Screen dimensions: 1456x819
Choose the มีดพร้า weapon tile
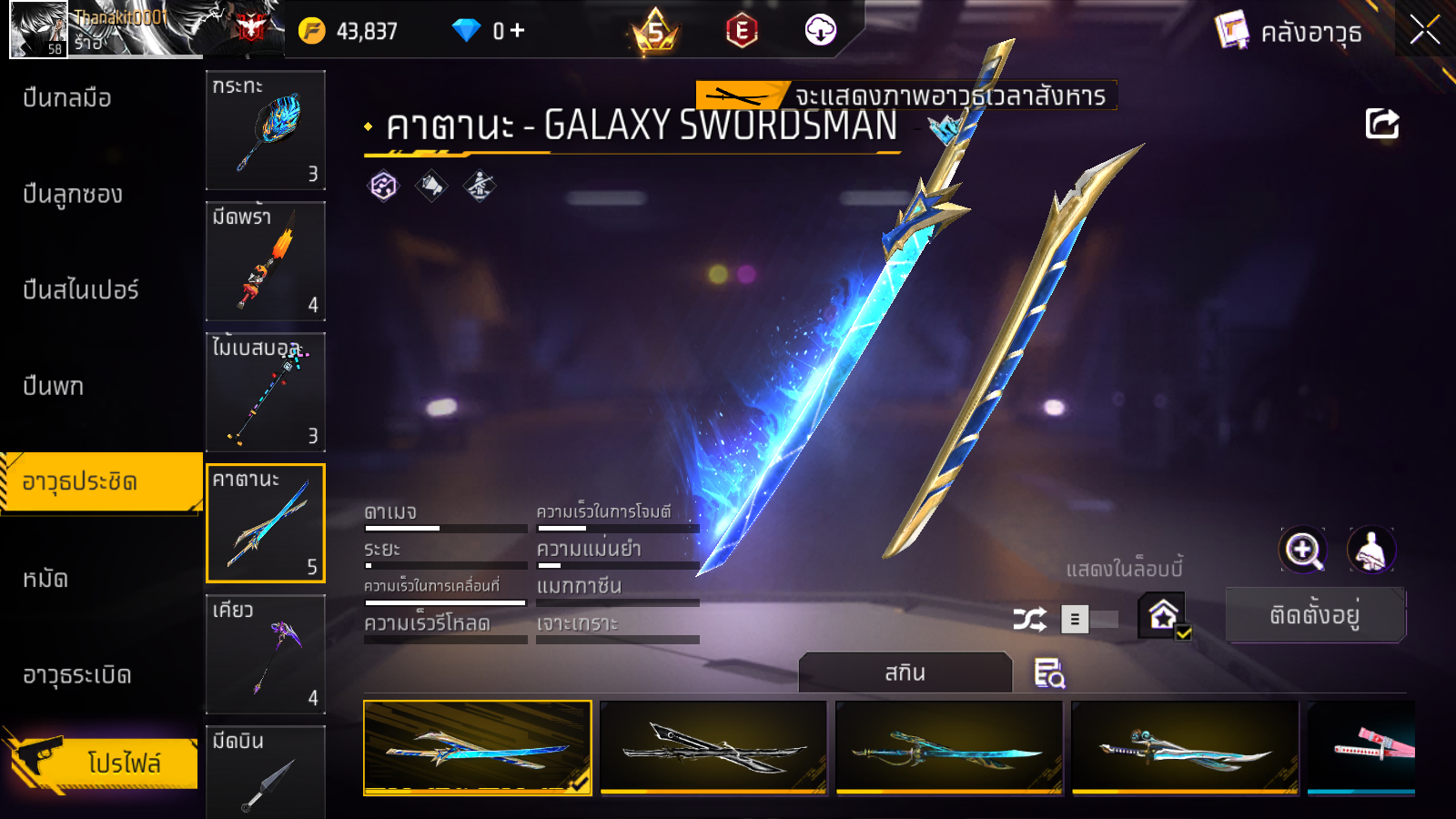point(265,261)
